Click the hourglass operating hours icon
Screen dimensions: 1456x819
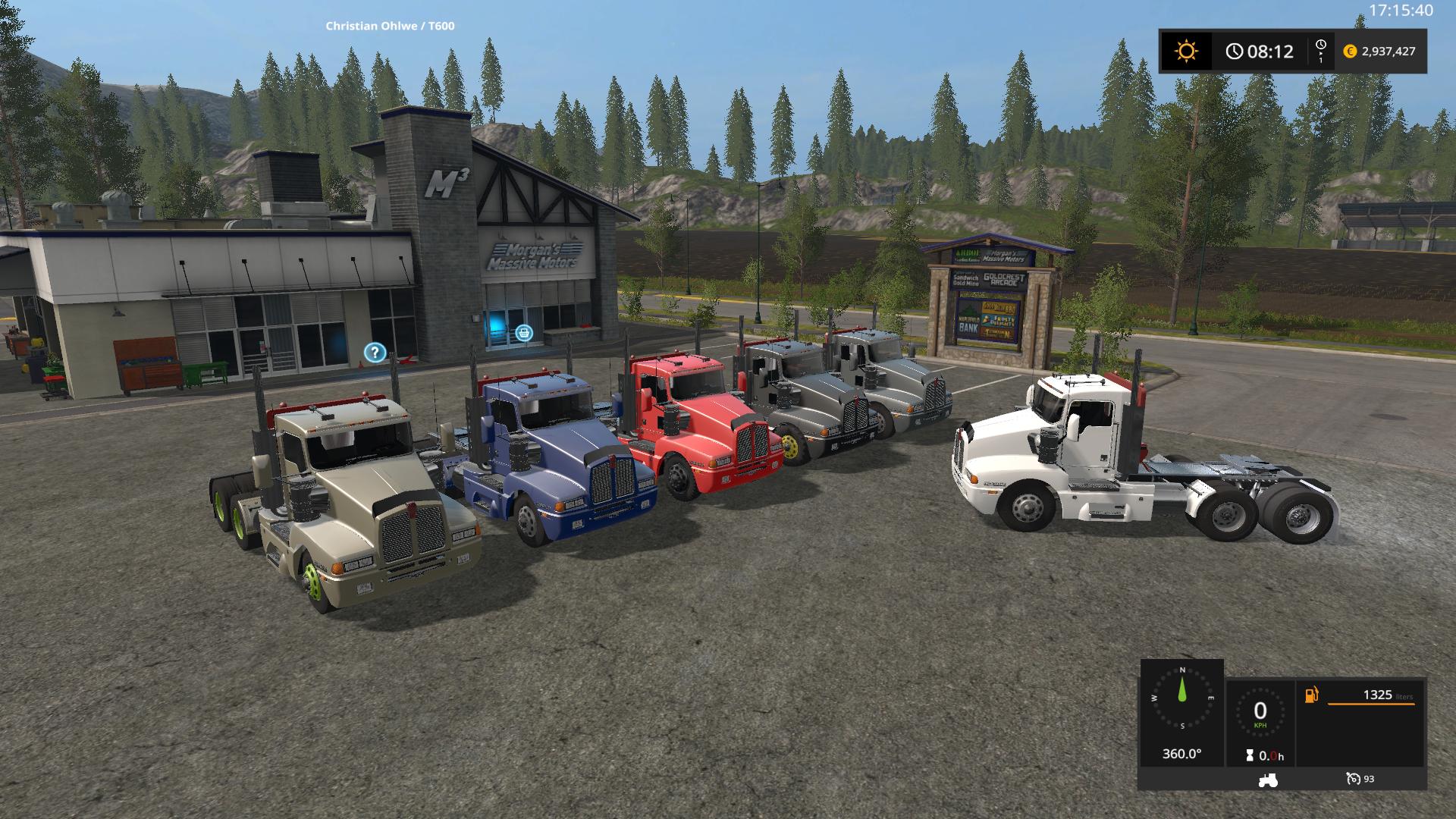pos(1250,755)
